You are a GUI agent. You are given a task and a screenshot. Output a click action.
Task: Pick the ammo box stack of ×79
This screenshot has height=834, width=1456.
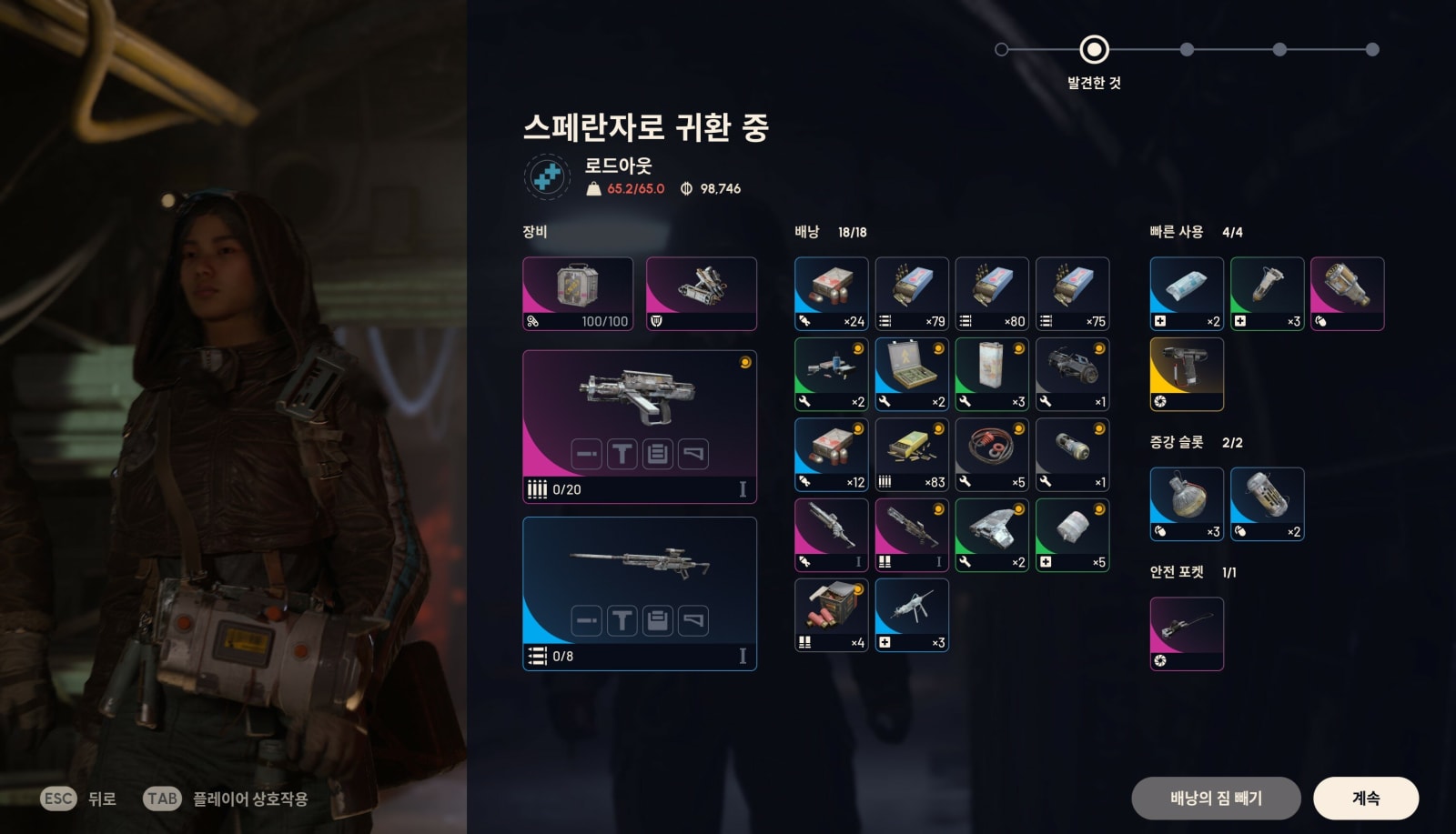911,293
